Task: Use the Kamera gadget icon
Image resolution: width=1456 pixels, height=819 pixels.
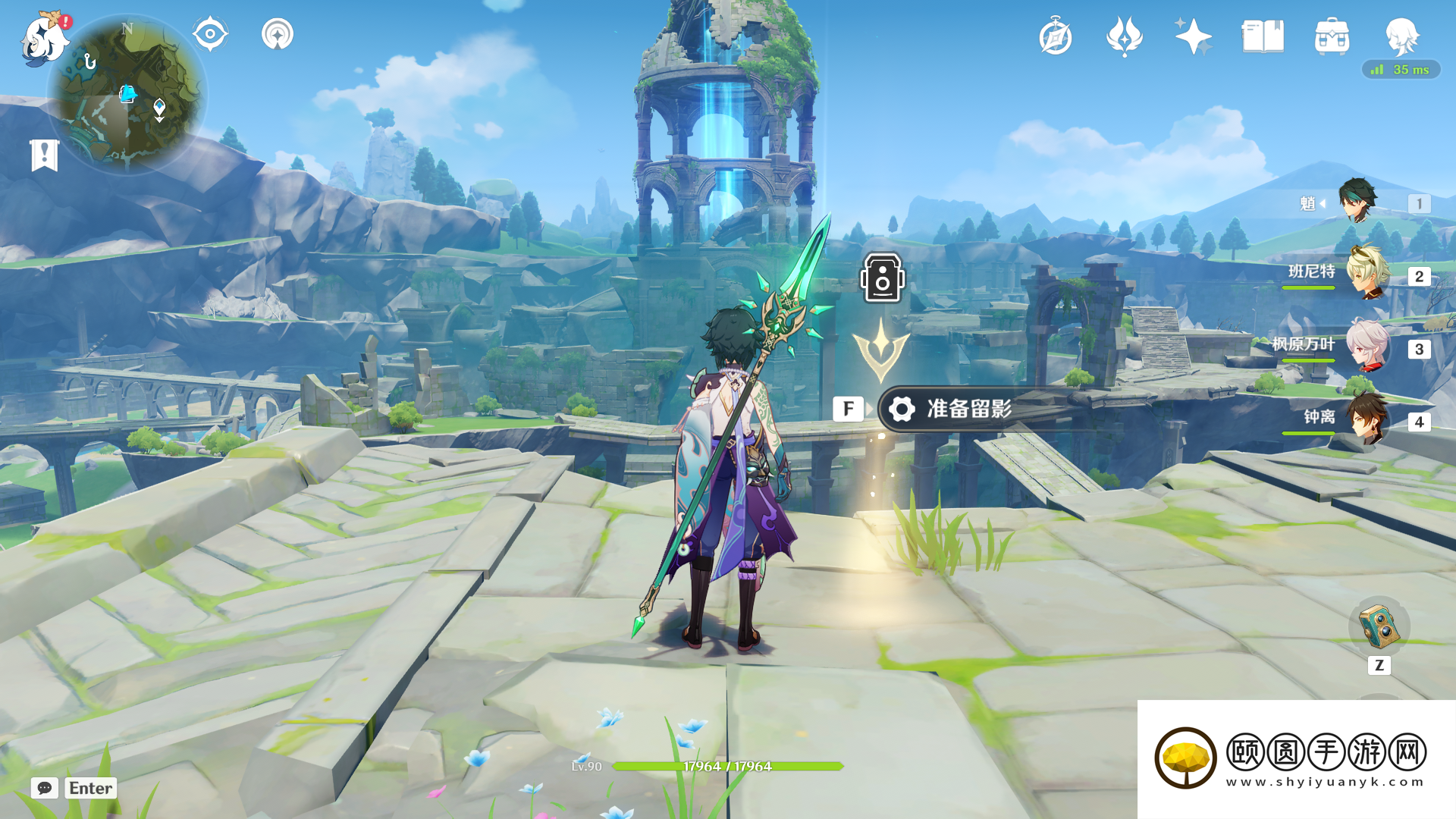Action: [x=1379, y=627]
